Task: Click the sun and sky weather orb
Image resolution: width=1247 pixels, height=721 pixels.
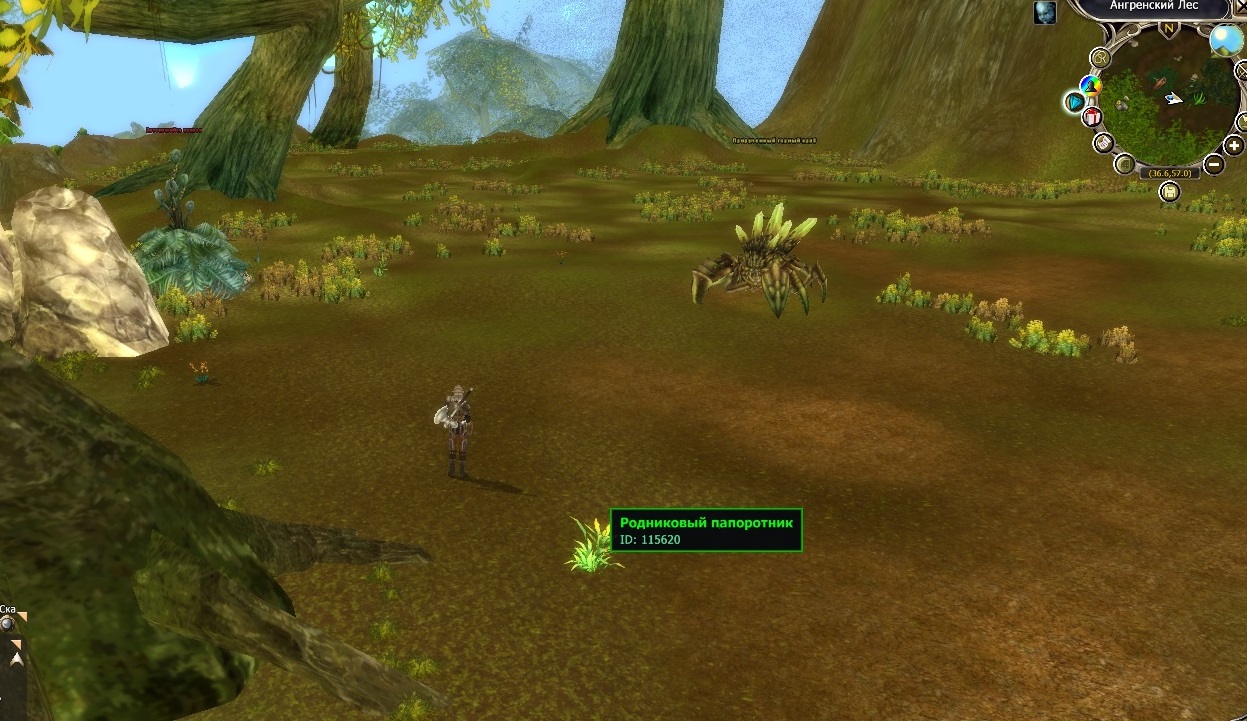Action: coord(1226,40)
